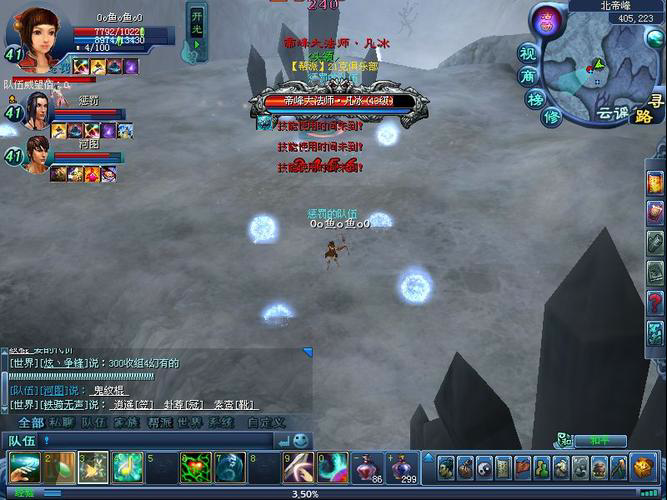The height and width of the screenshot is (500, 667).
Task: Click the 开光 button
Action: pos(197,21)
